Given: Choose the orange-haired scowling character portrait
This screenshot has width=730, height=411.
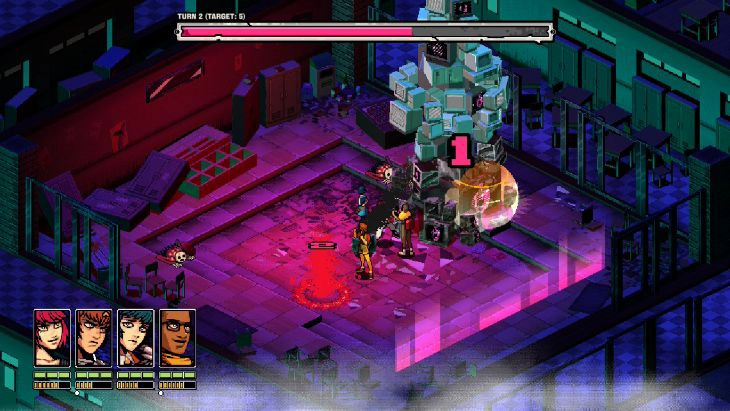Looking at the screenshot, I should (x=93, y=335).
